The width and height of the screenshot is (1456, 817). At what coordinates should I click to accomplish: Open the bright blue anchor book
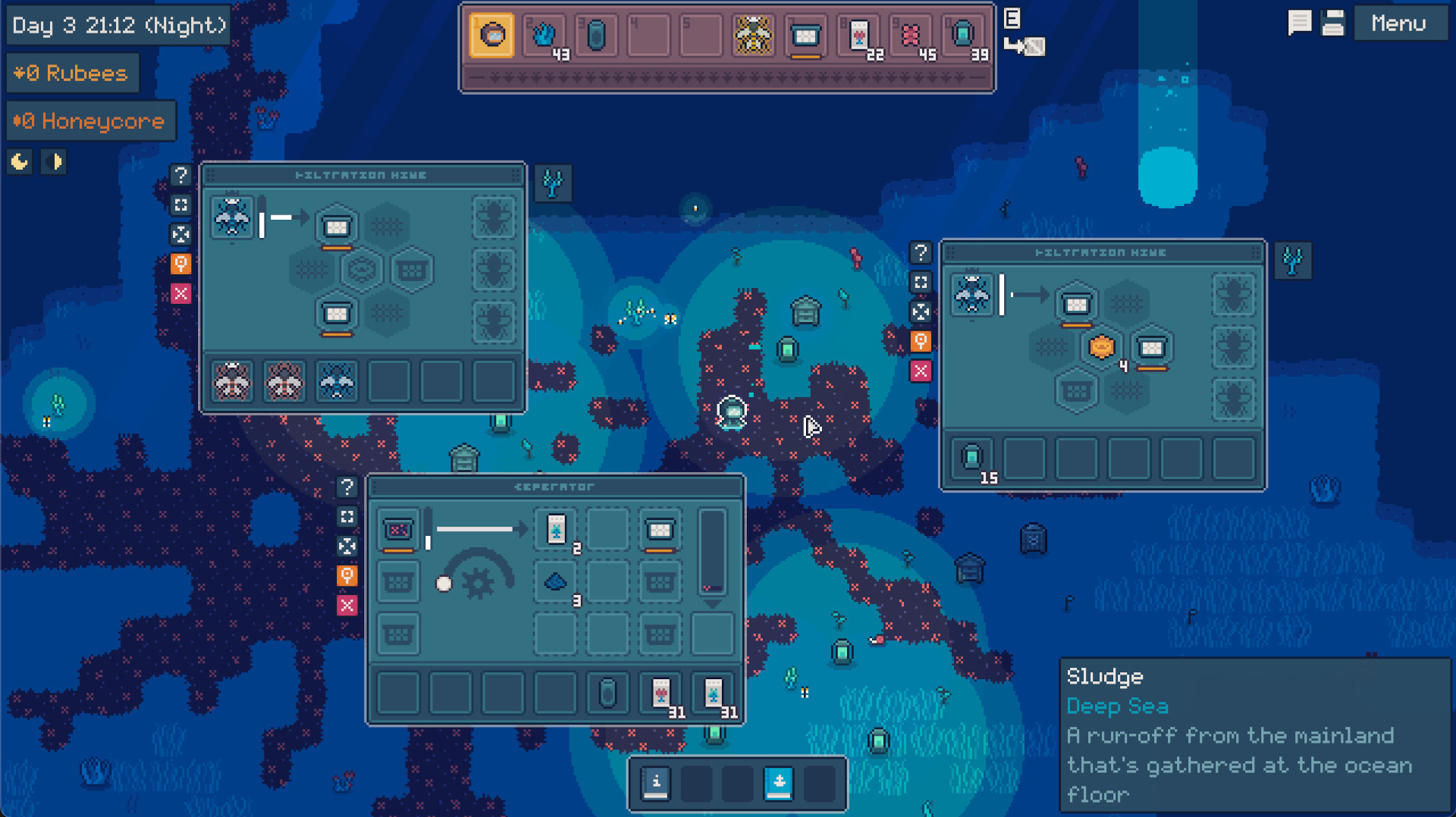point(779,783)
